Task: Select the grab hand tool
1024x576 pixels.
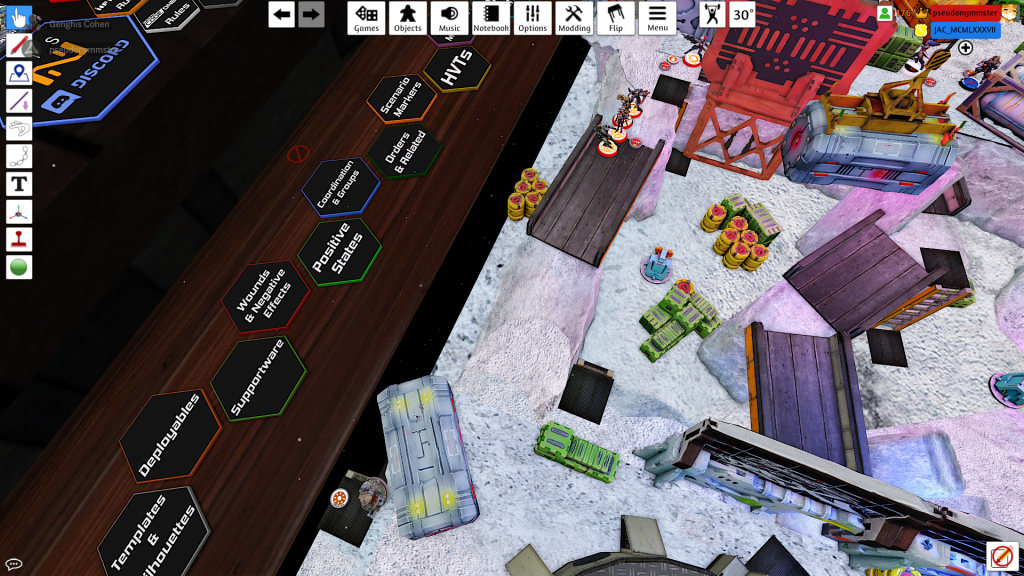Action: (19, 18)
